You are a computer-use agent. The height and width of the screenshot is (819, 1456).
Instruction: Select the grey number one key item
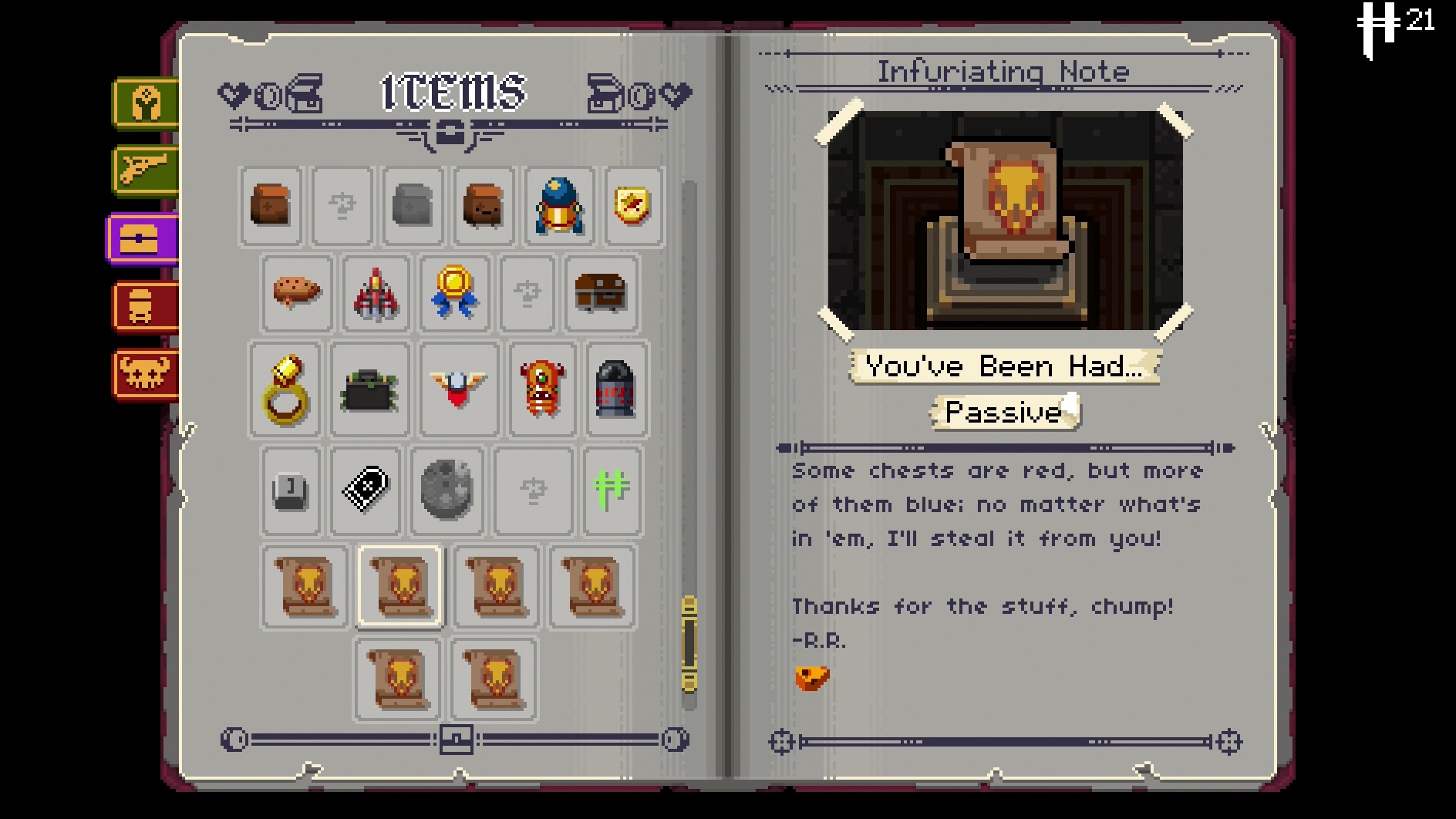(x=291, y=490)
